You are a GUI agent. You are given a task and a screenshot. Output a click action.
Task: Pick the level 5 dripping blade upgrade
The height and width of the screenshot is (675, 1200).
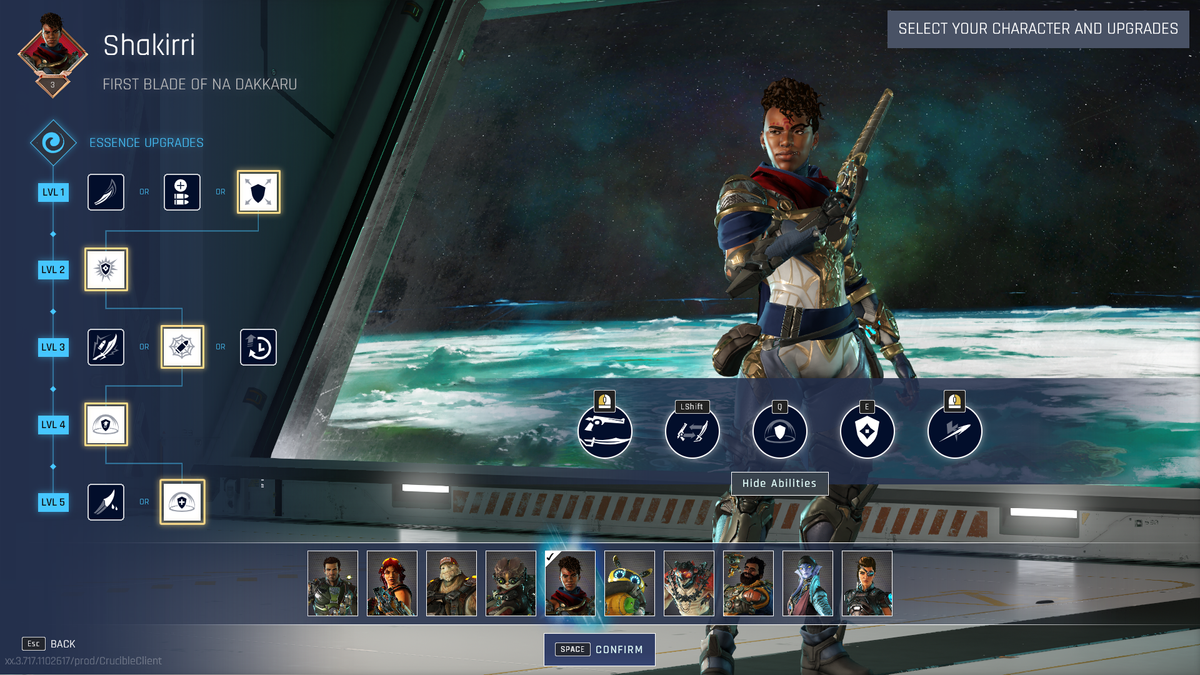(106, 502)
